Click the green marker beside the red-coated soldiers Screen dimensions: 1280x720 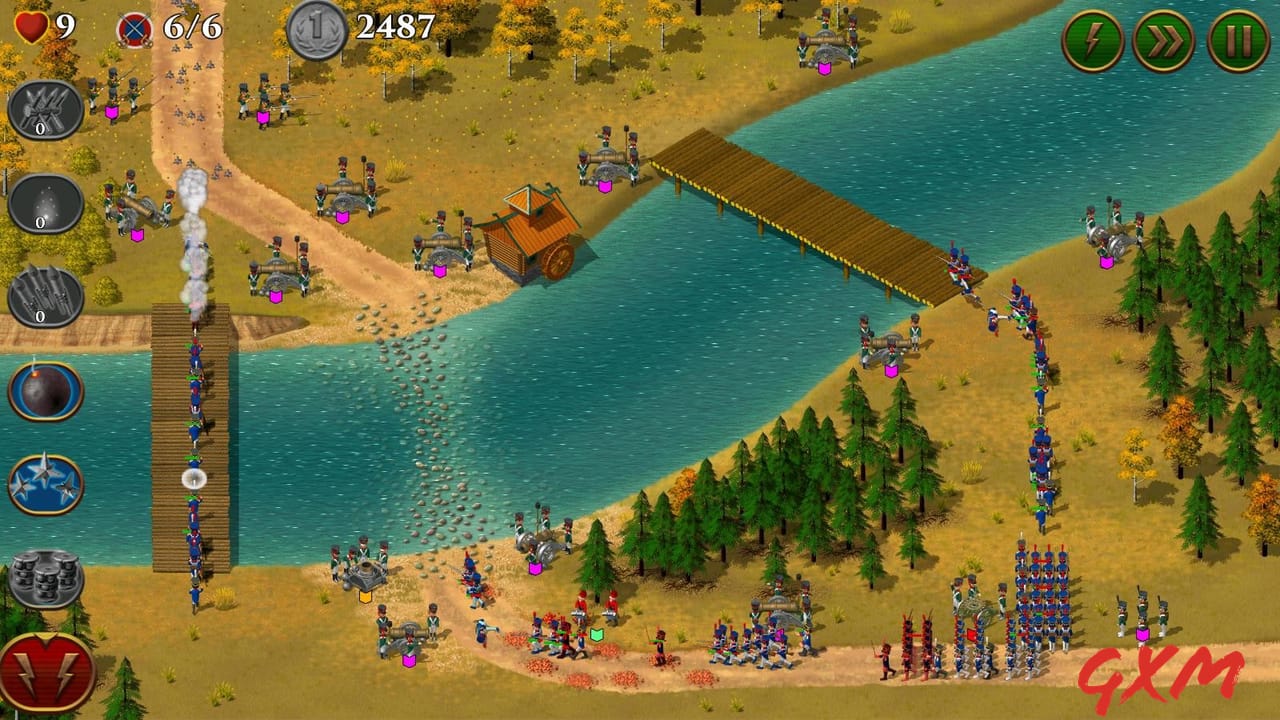[596, 635]
